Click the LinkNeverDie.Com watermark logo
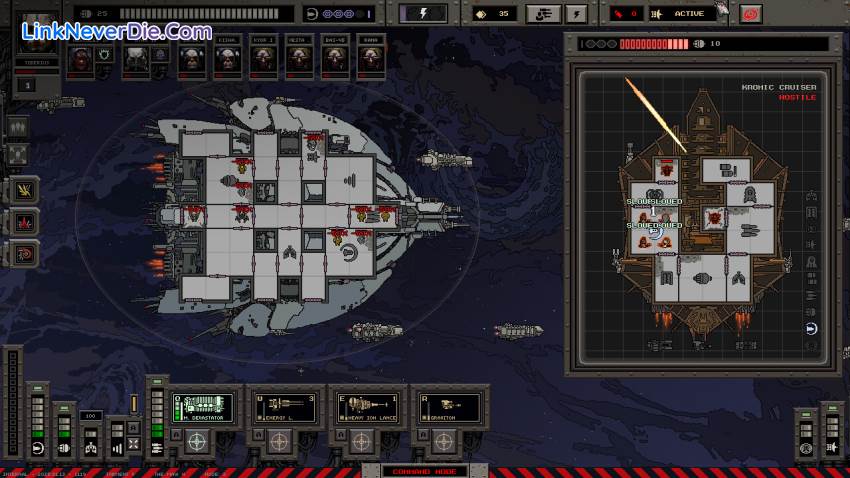The width and height of the screenshot is (850, 478). click(115, 30)
